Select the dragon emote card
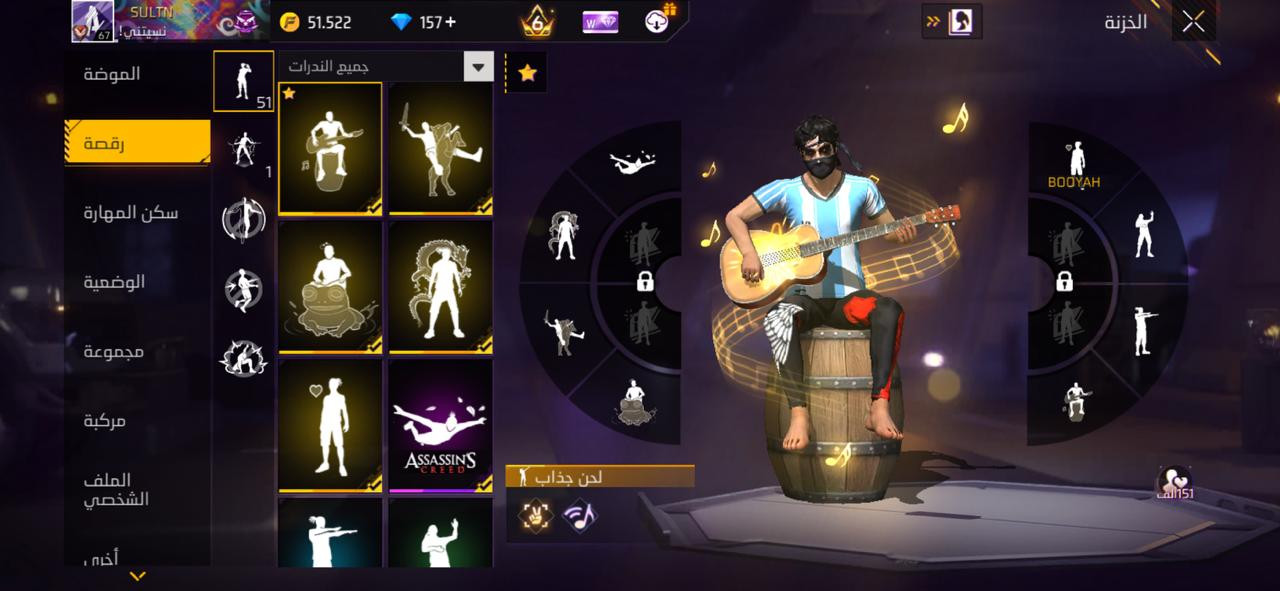This screenshot has height=591, width=1280. (x=440, y=286)
